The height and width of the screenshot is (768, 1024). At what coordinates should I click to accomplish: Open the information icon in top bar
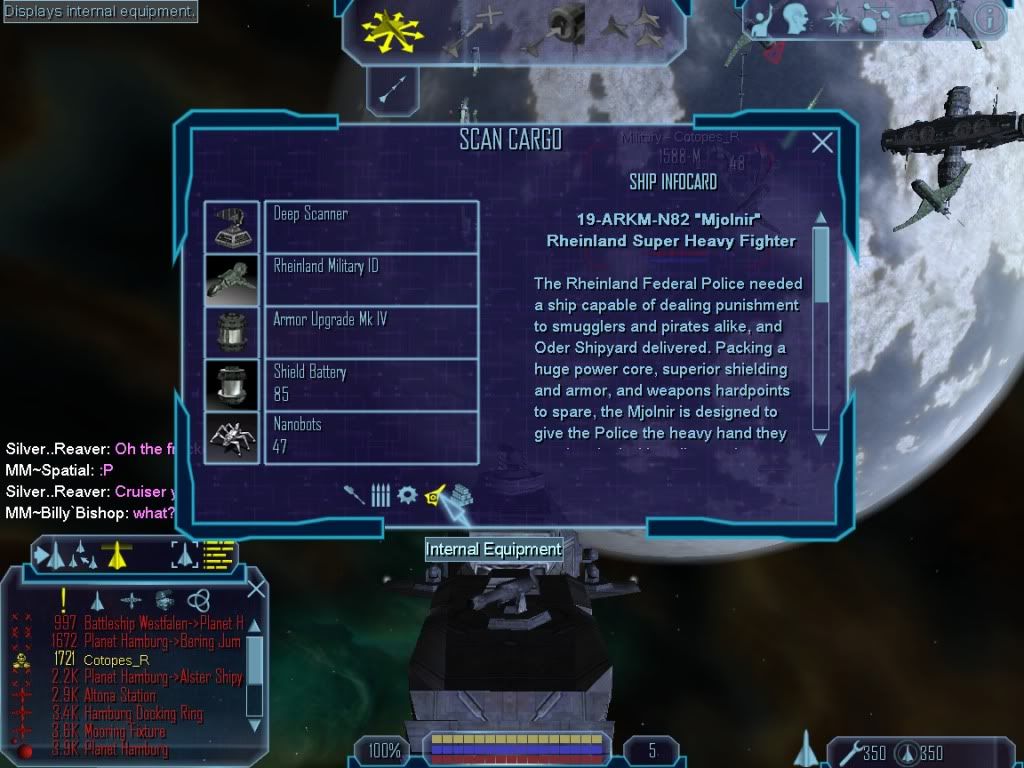click(989, 17)
